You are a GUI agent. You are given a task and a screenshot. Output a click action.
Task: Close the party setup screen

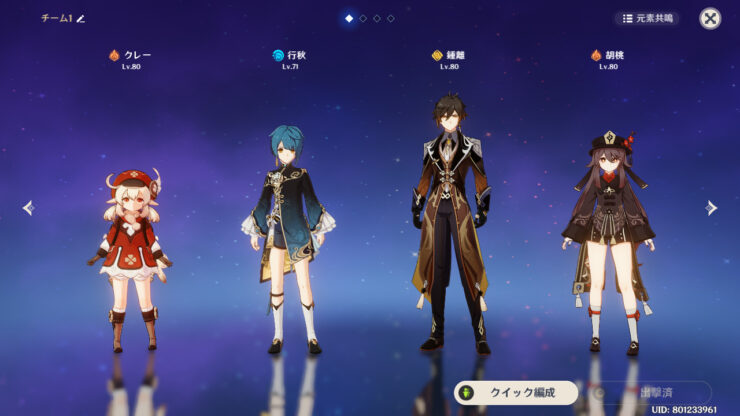(709, 18)
